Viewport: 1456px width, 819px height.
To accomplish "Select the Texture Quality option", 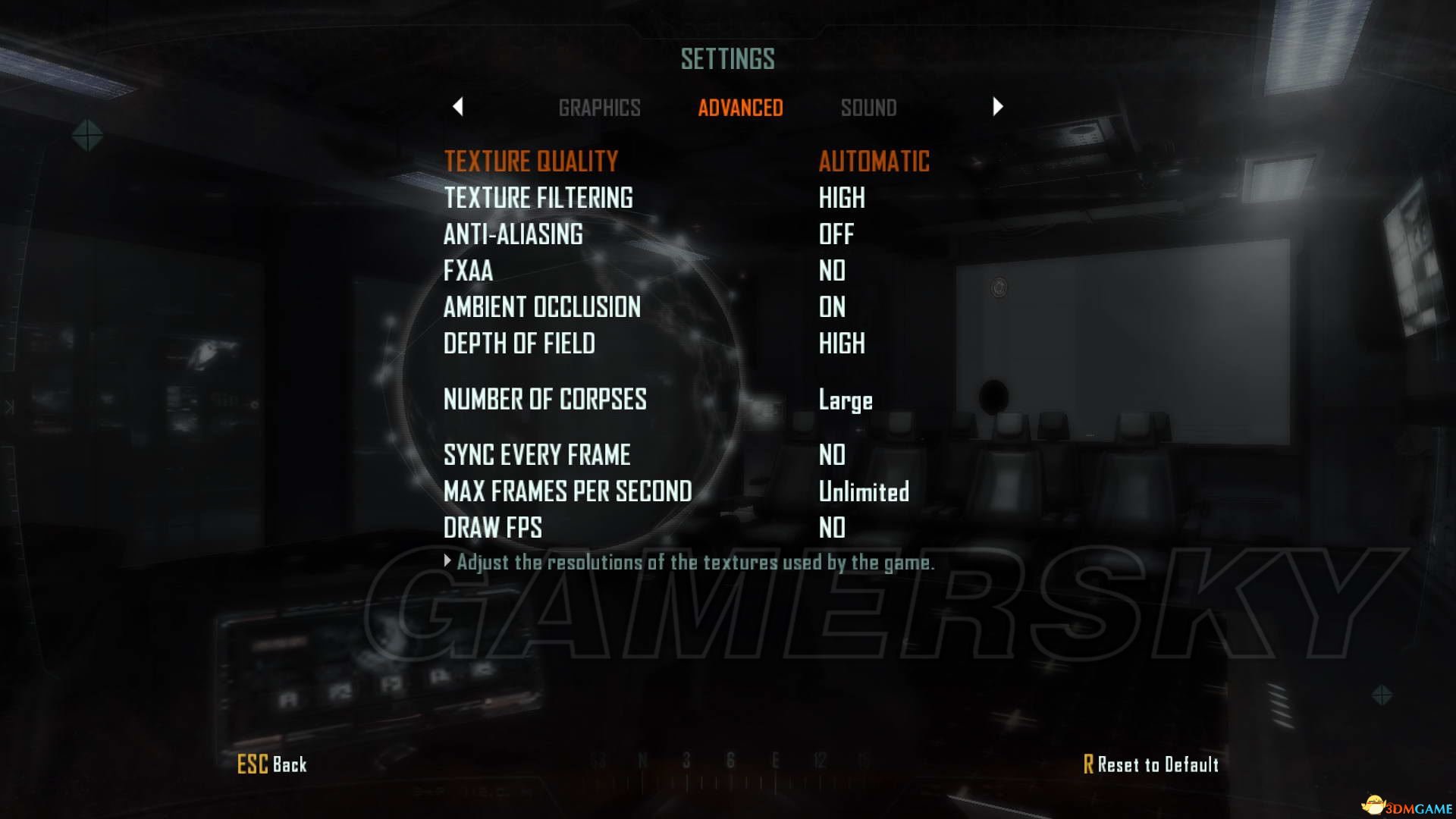I will click(x=531, y=161).
